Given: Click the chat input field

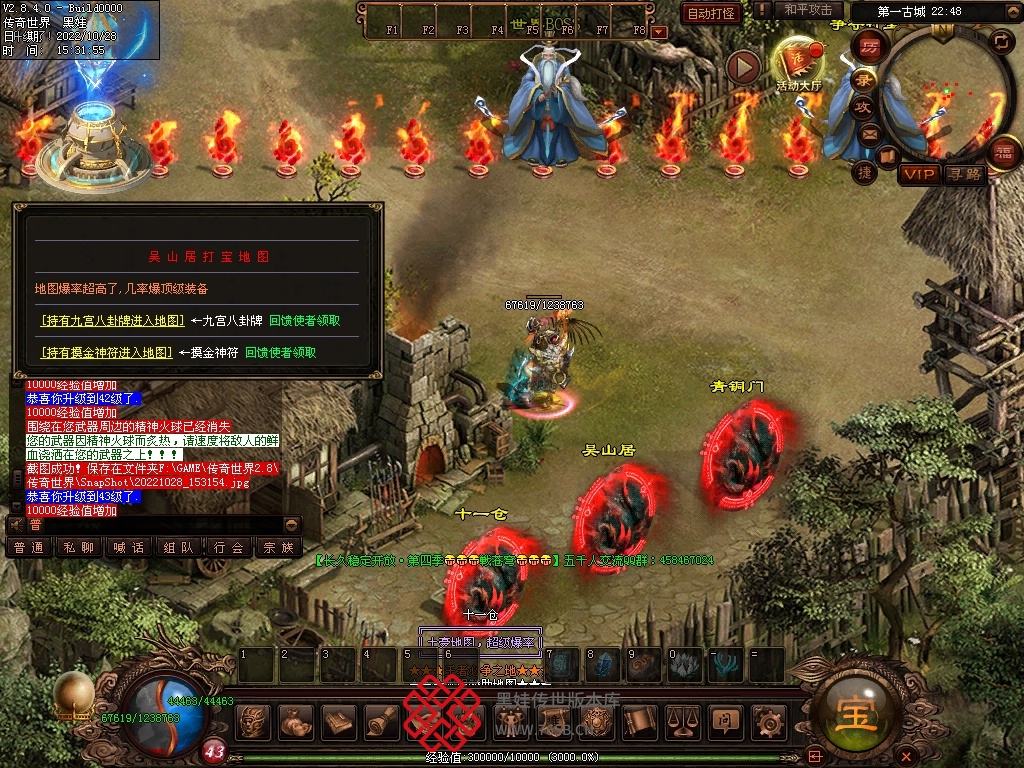Looking at the screenshot, I should (150, 524).
